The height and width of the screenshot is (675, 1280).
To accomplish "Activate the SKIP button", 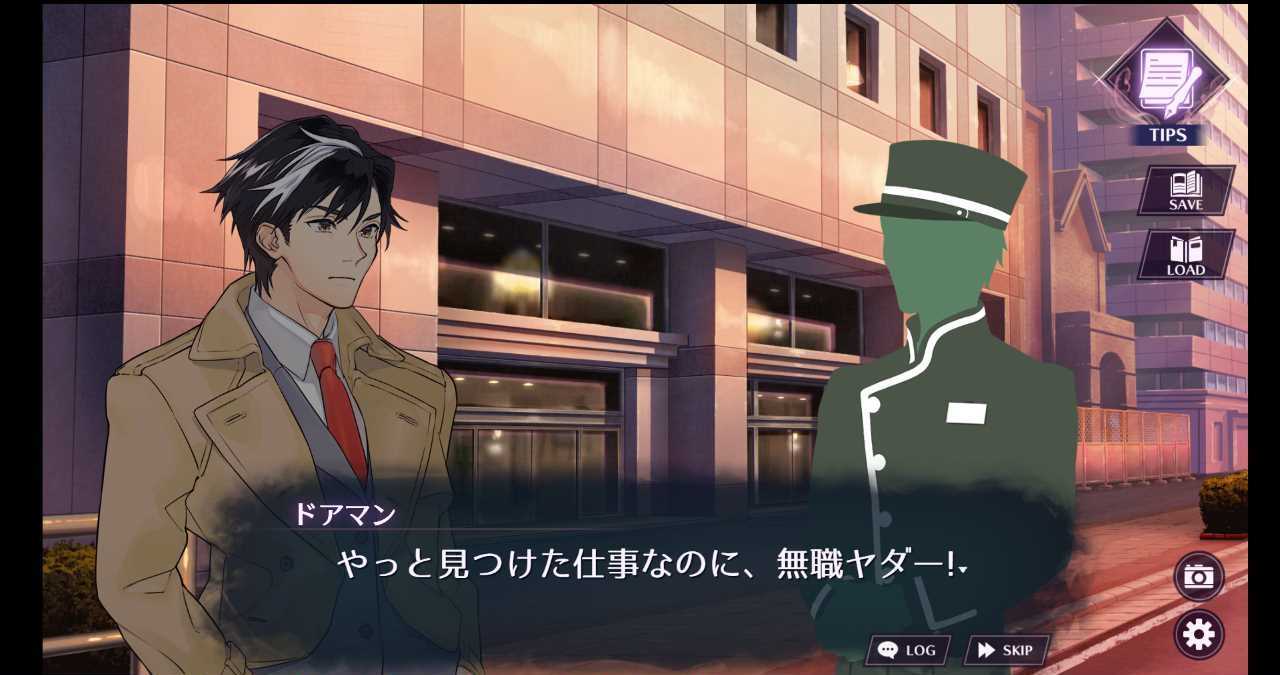I will tap(1005, 650).
